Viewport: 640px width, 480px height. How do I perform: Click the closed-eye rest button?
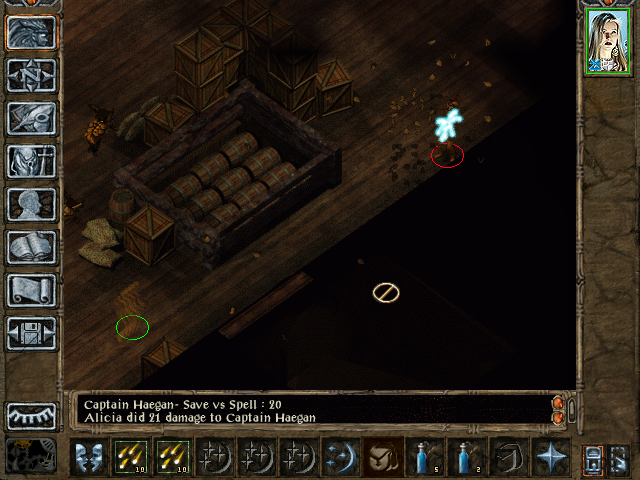coord(32,415)
